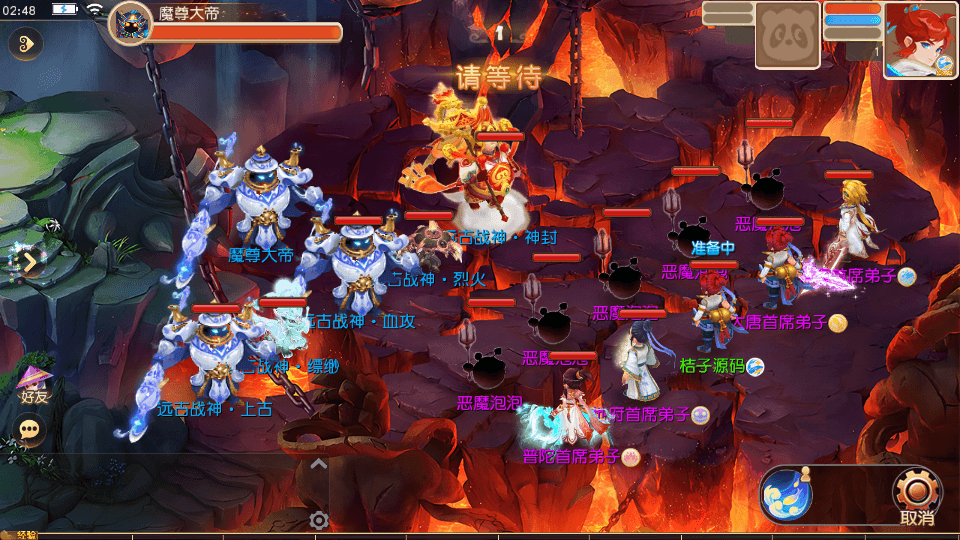
Task: Tap the golden swirl arrow button
Action: coord(26,43)
